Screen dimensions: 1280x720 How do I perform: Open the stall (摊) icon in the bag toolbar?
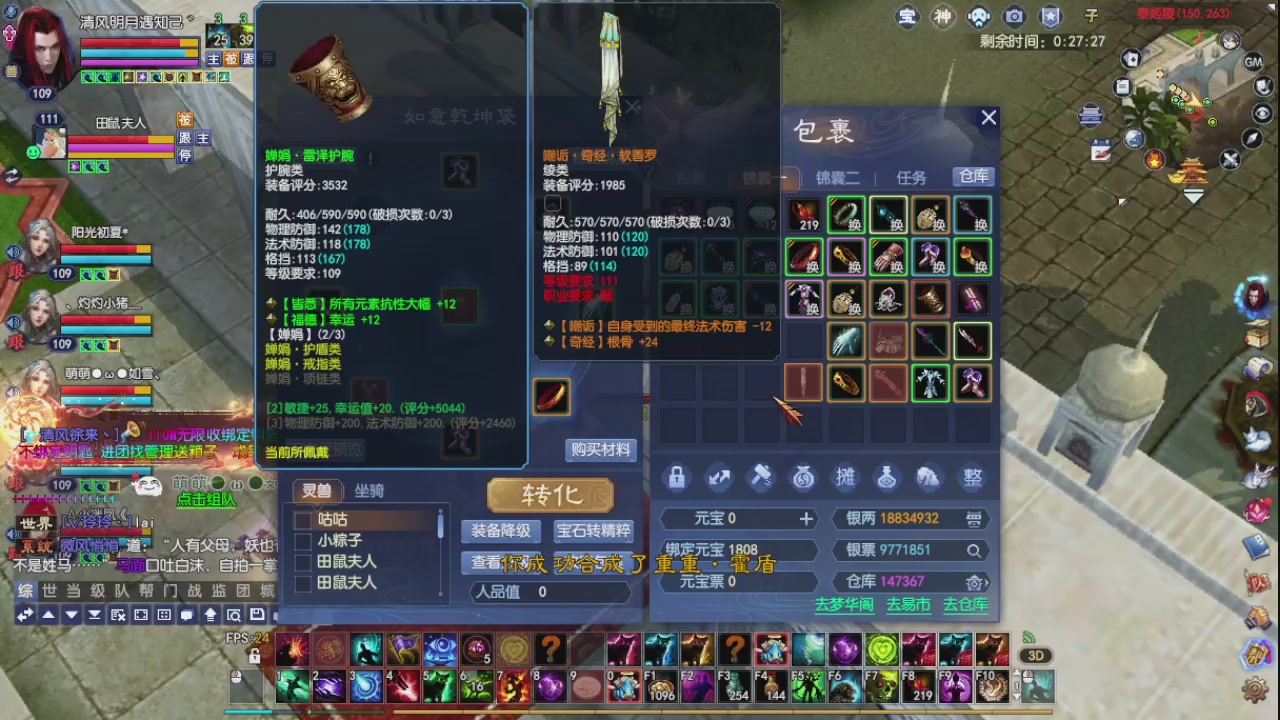point(845,478)
